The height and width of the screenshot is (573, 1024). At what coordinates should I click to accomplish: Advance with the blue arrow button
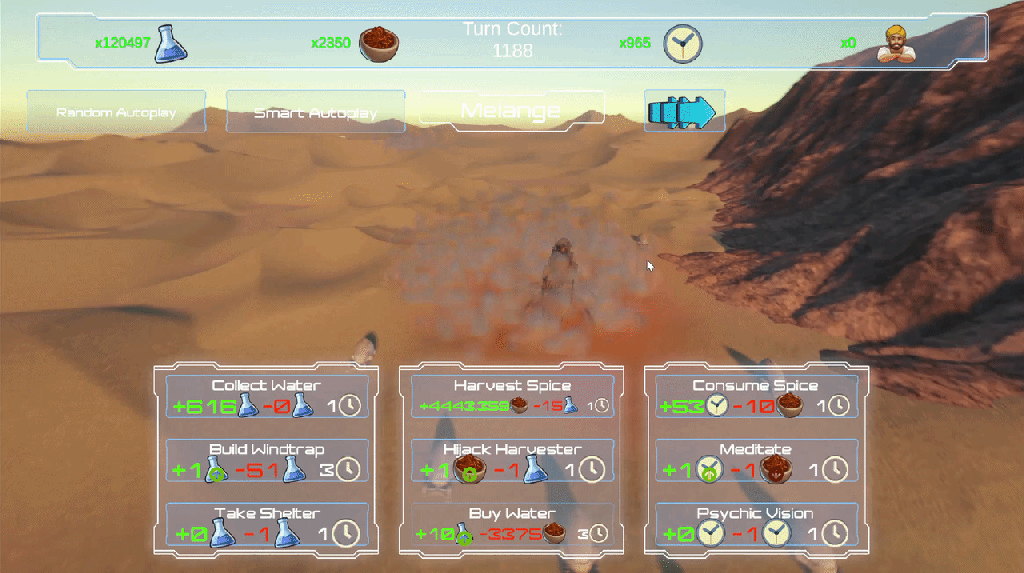[x=684, y=112]
